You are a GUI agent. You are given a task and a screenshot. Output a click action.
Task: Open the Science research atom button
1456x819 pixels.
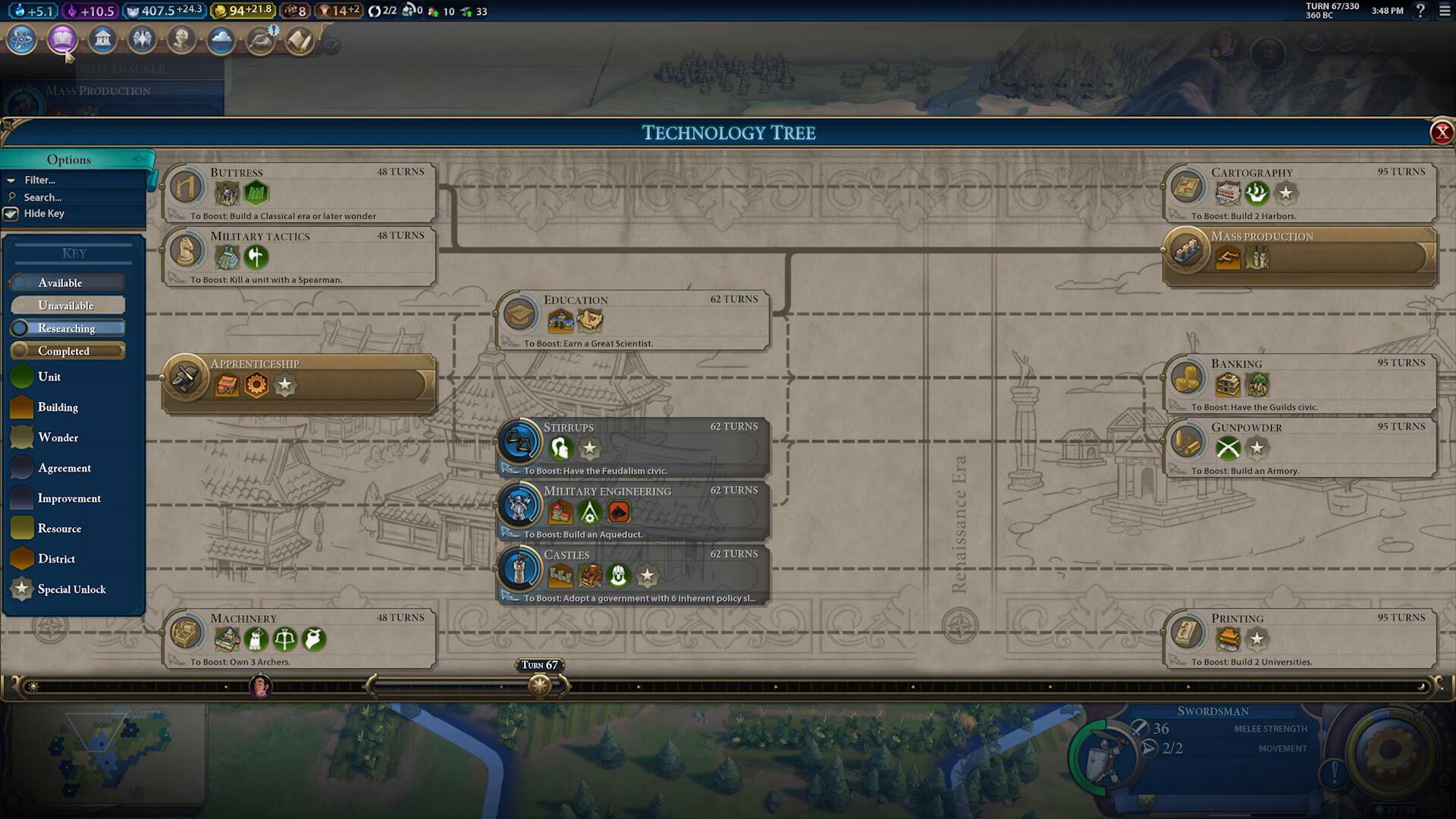point(22,39)
